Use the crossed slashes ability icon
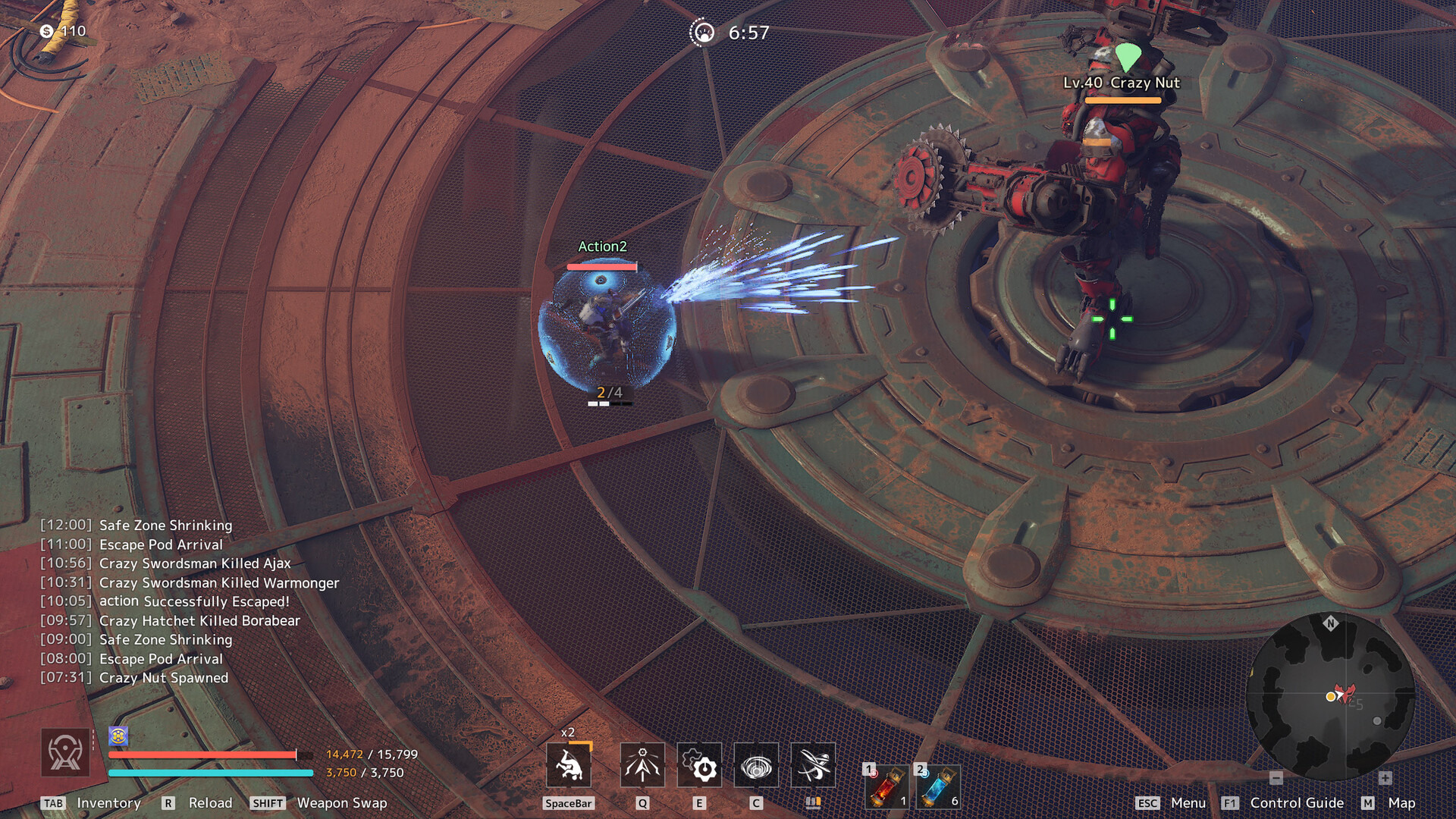1456x819 pixels. click(813, 766)
